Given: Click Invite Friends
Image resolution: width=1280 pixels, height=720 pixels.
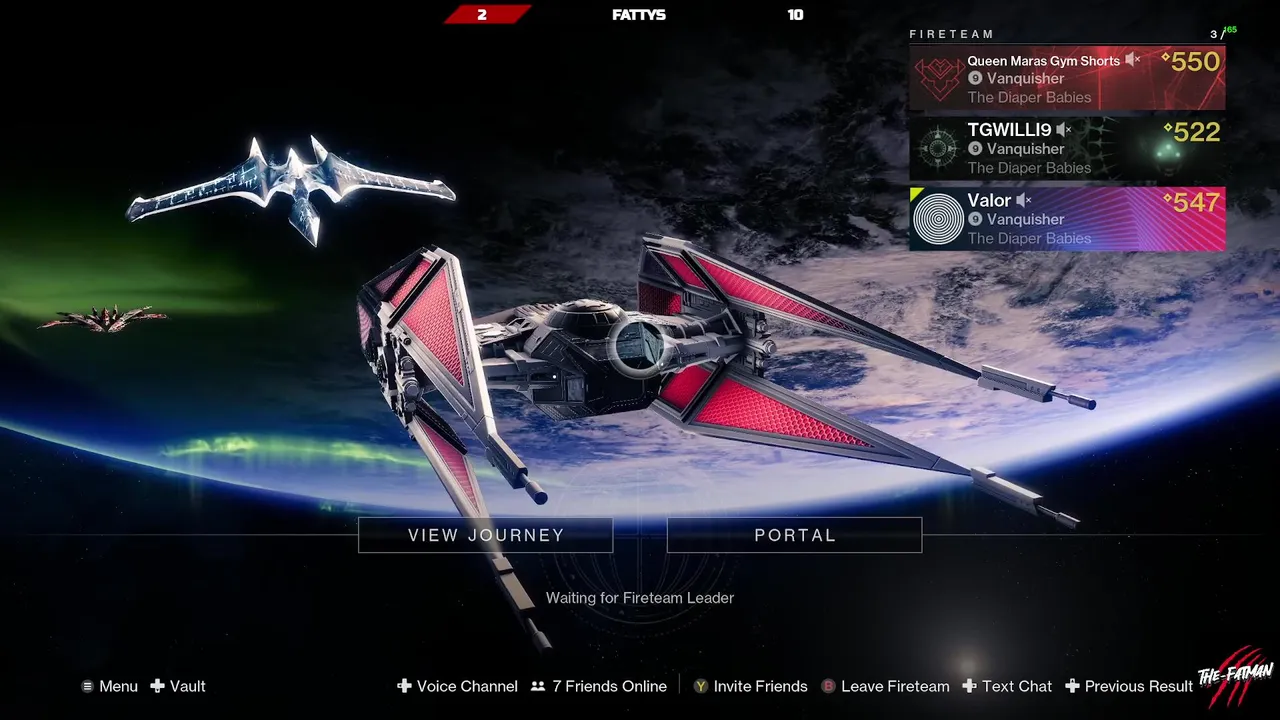Looking at the screenshot, I should 751,686.
